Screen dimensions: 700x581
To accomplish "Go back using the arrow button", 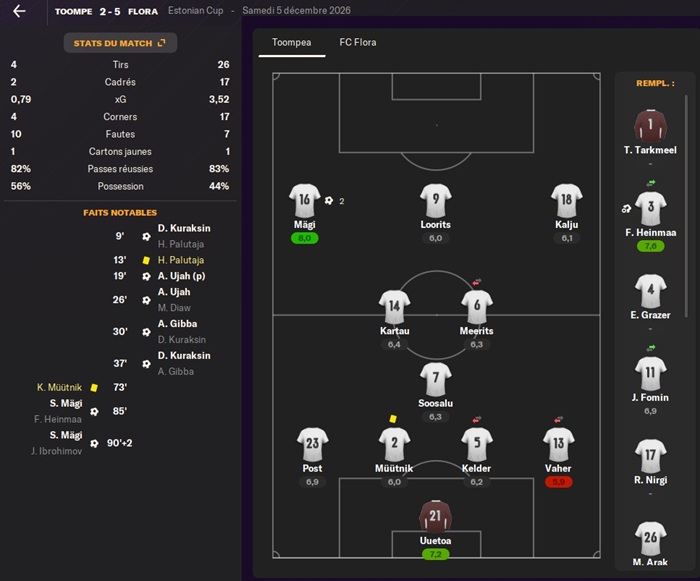I will [x=19, y=11].
